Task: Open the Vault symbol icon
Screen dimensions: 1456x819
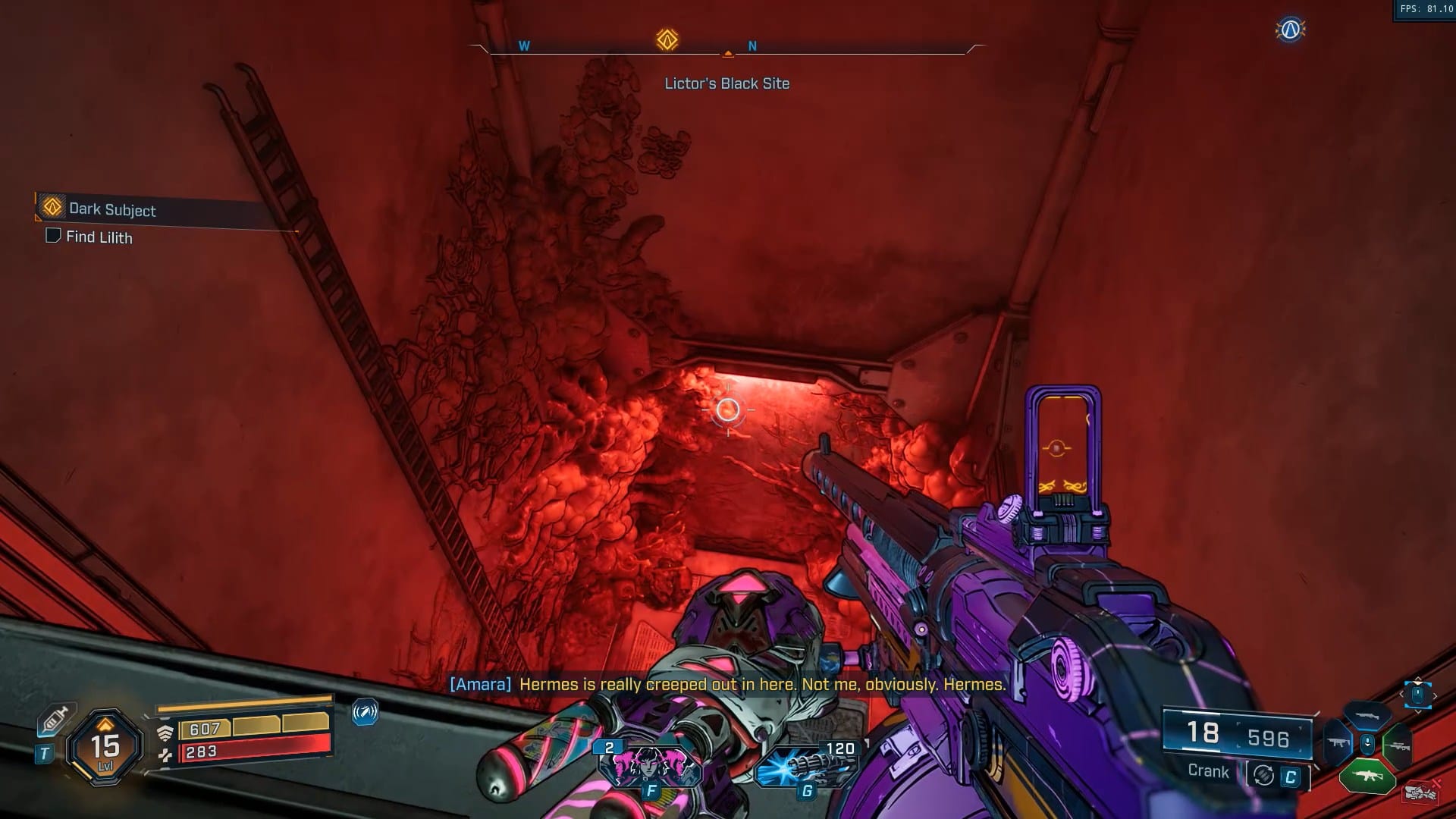Action: click(1290, 30)
